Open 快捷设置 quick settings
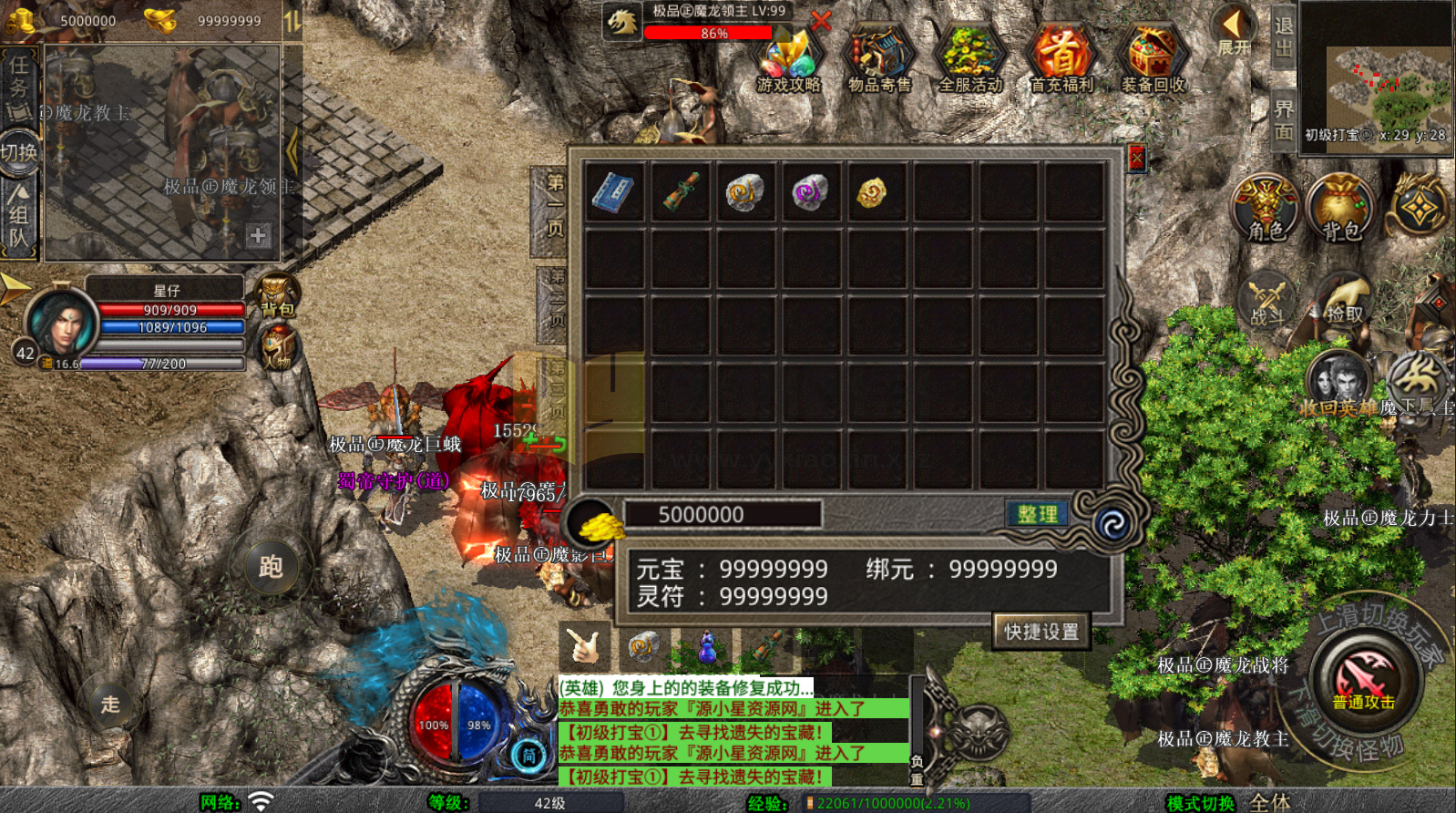 tap(1041, 631)
